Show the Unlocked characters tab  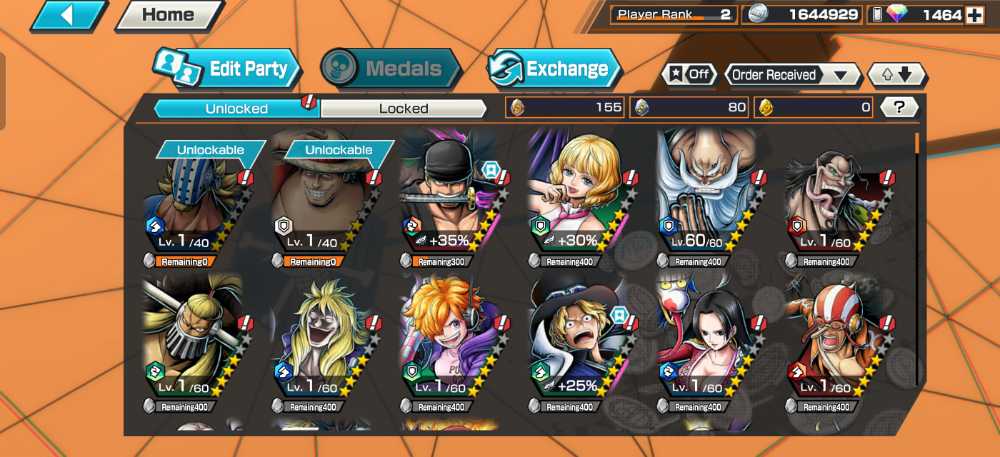[x=236, y=108]
